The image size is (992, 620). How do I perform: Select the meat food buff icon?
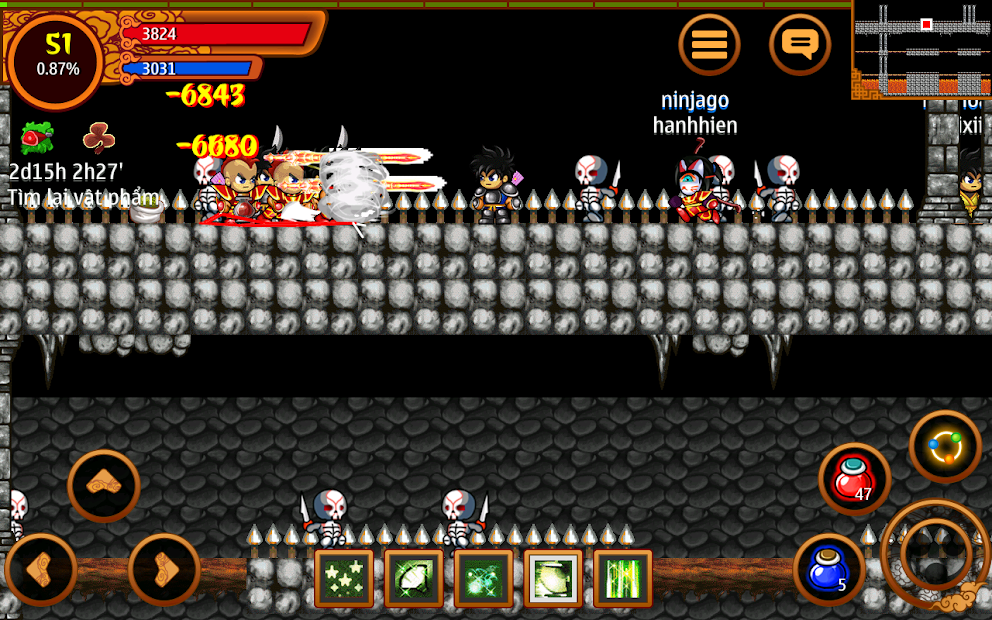pos(37,136)
